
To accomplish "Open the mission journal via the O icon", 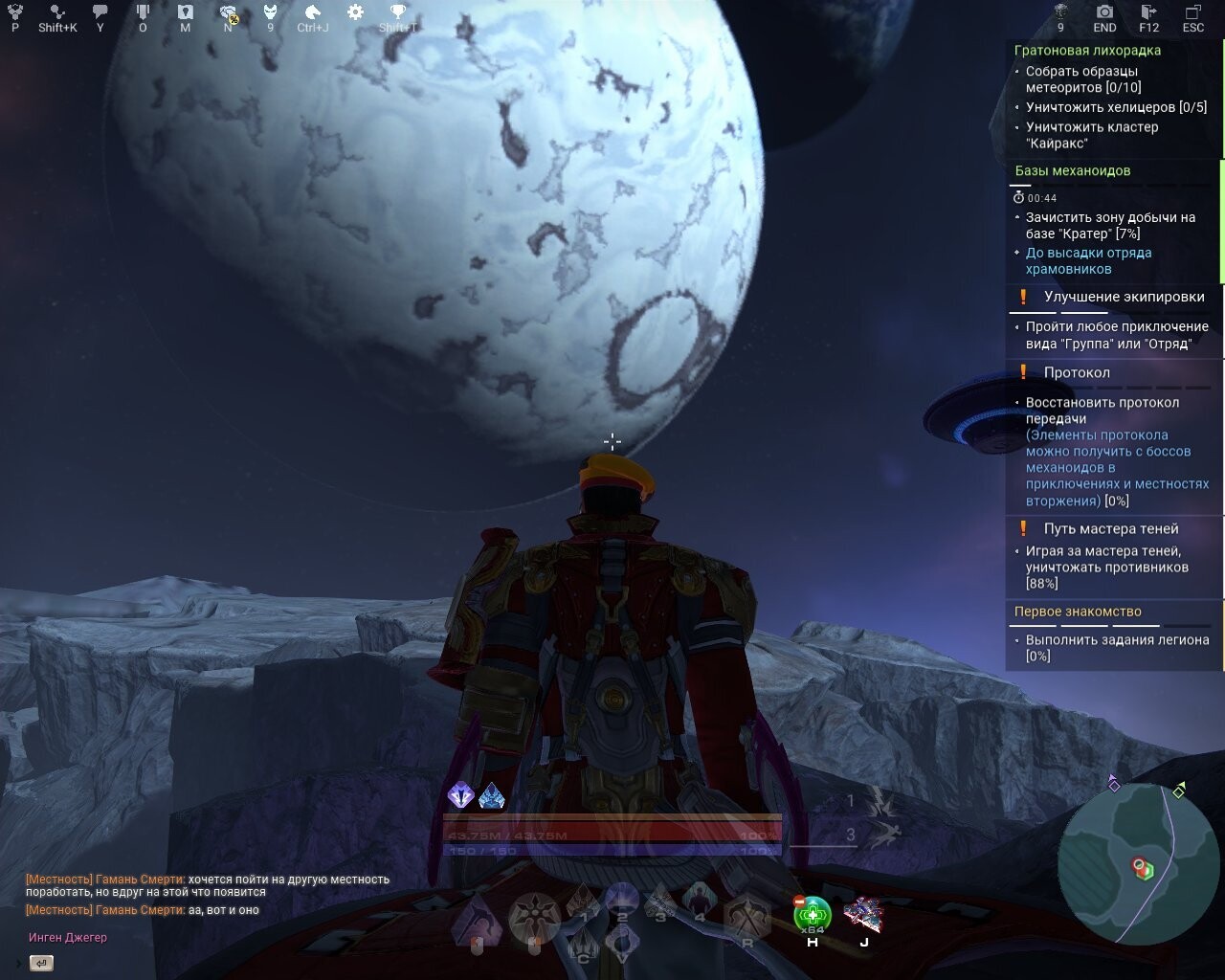I will point(142,12).
